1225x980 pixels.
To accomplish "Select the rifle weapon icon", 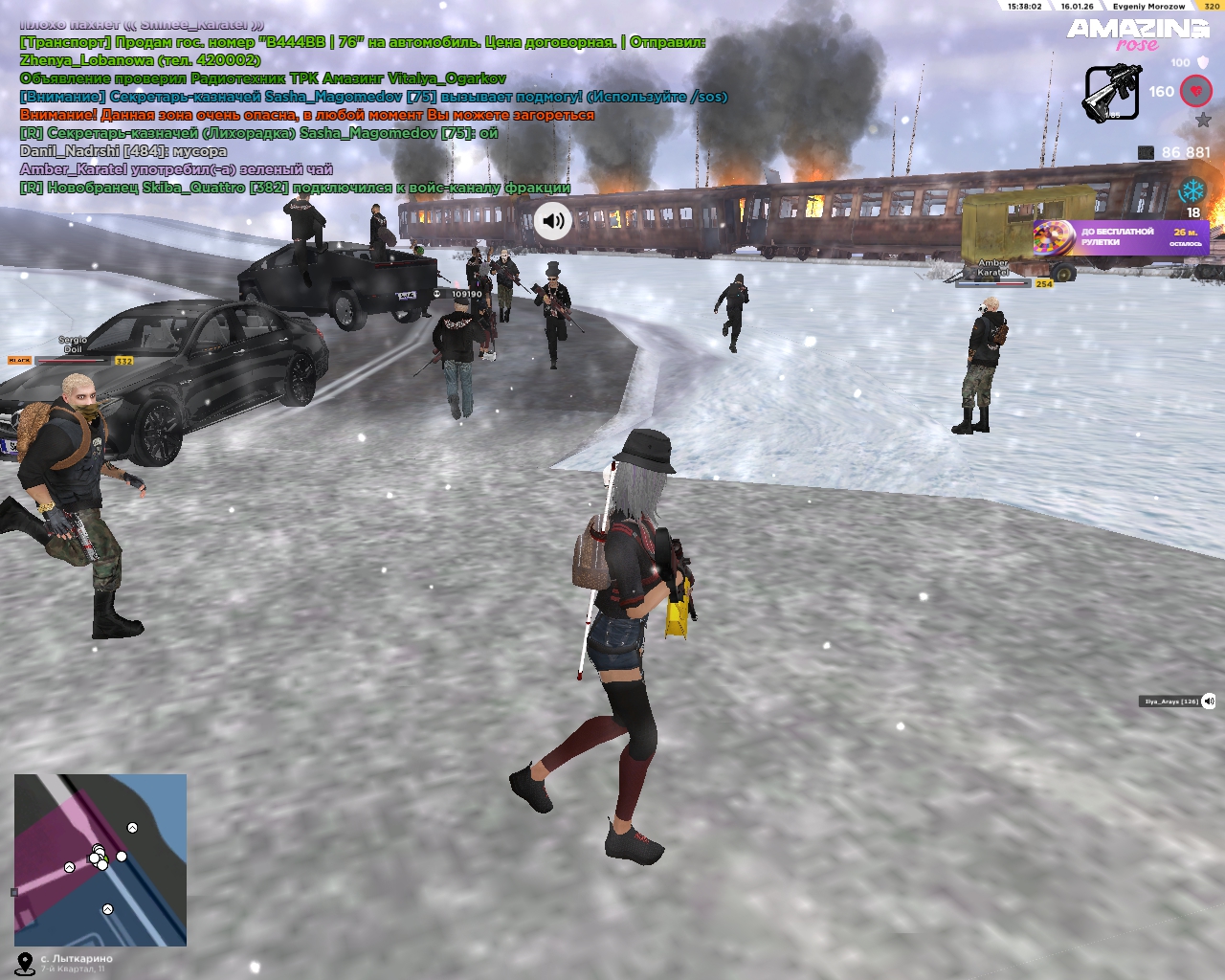I will pos(1111,93).
